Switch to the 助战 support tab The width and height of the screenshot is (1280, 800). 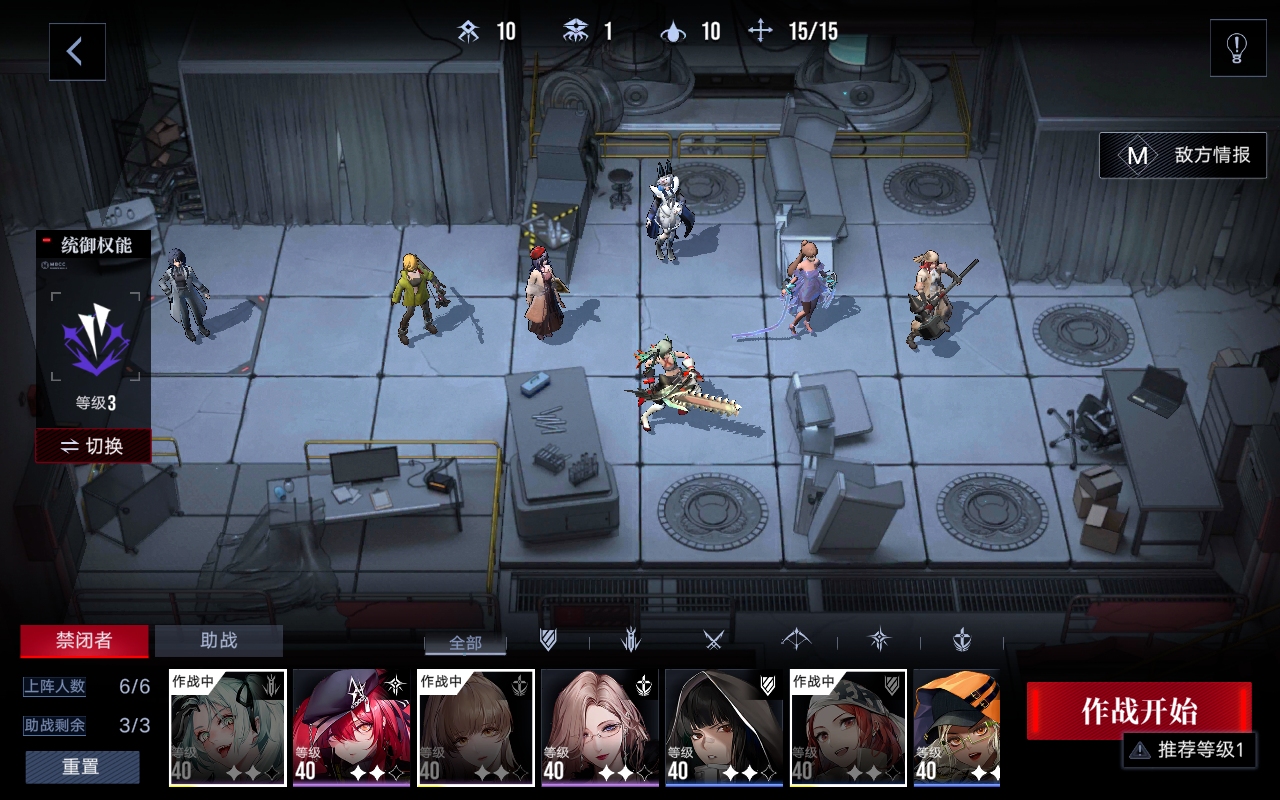pyautogui.click(x=219, y=641)
